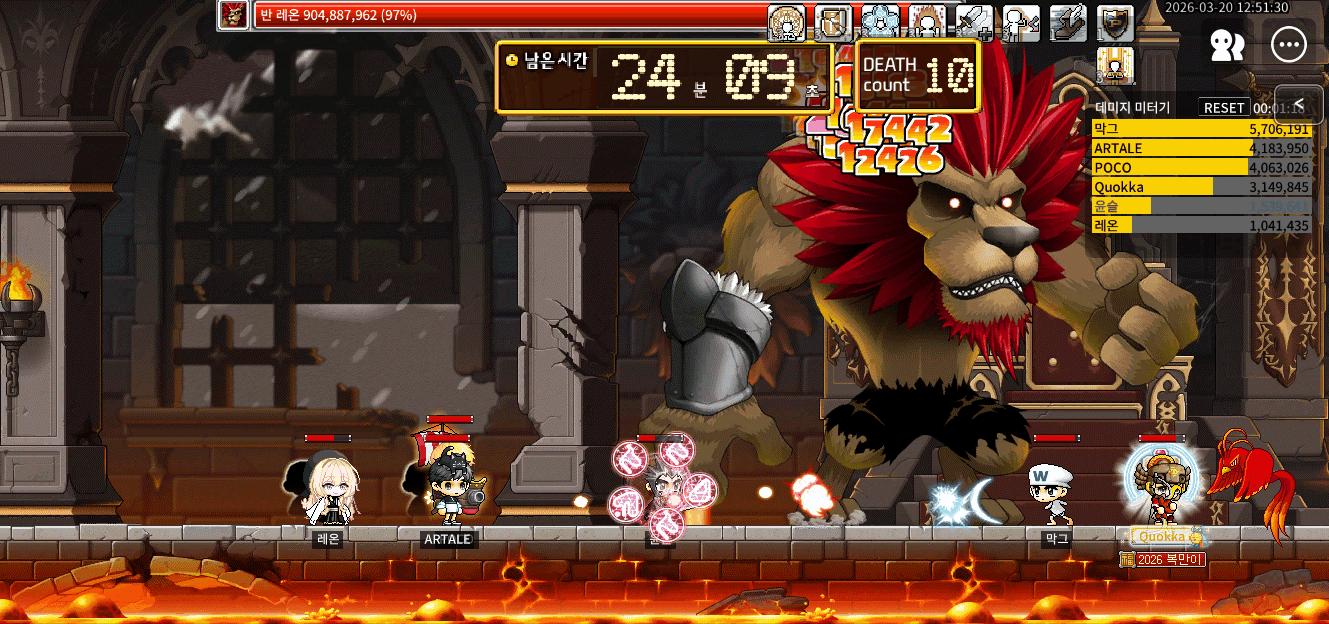This screenshot has width=1329, height=624.
Task: Select the winged boot buff icon
Action: [1068, 22]
